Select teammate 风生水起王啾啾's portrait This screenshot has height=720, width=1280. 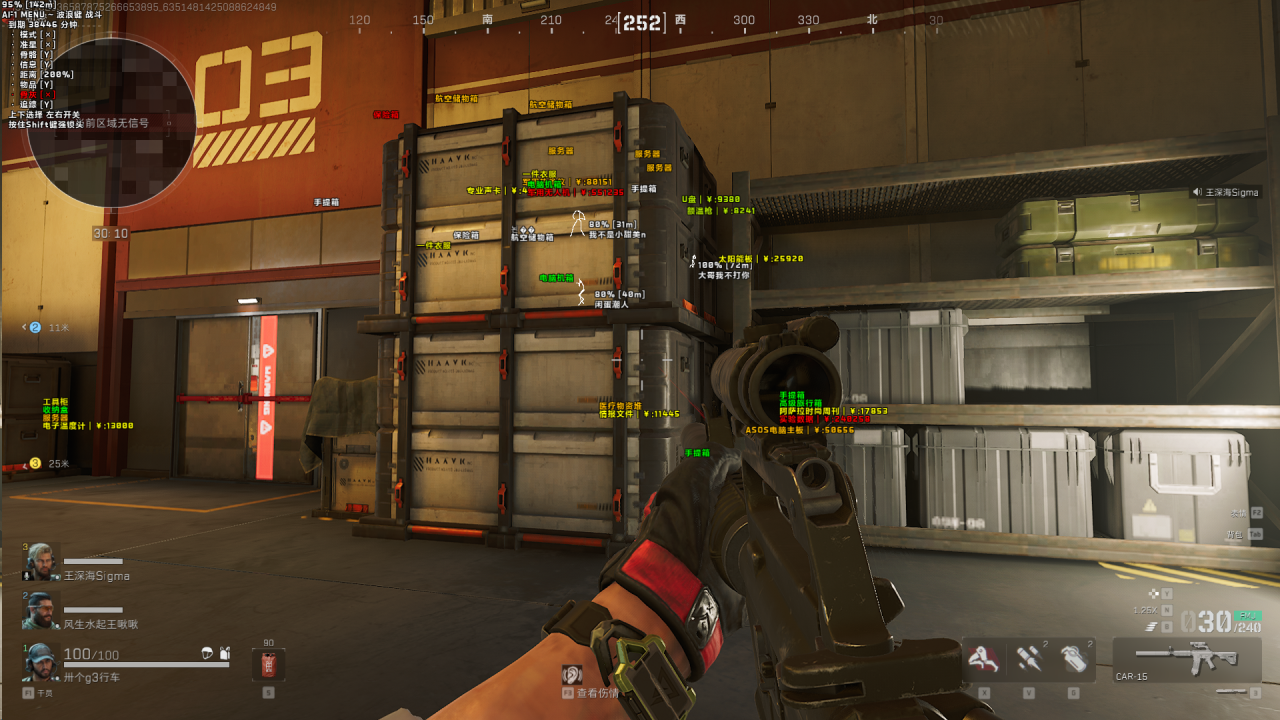tap(41, 610)
